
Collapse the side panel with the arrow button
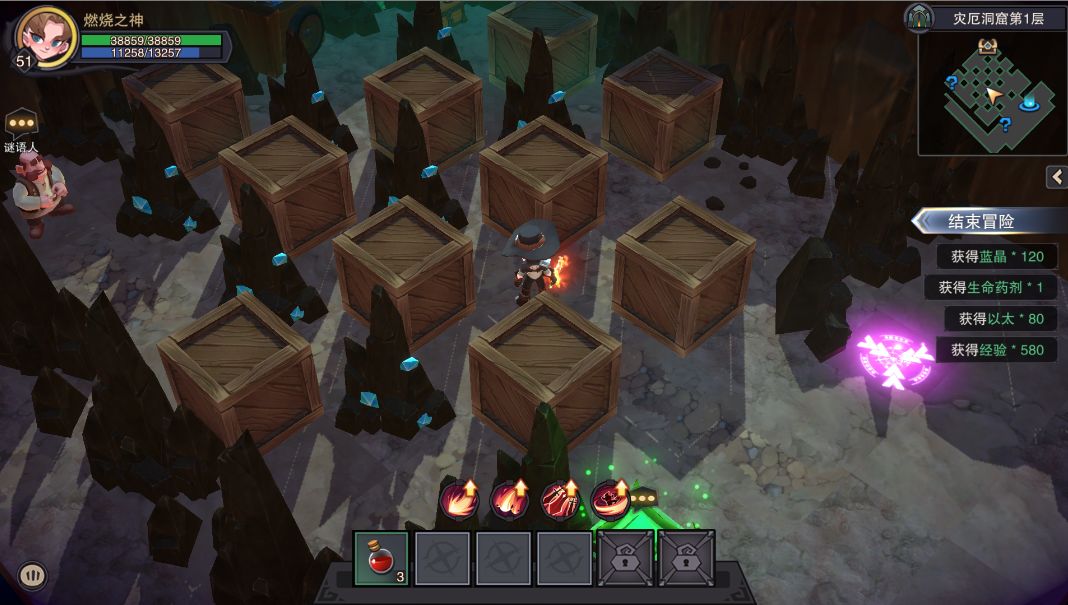(x=1057, y=177)
